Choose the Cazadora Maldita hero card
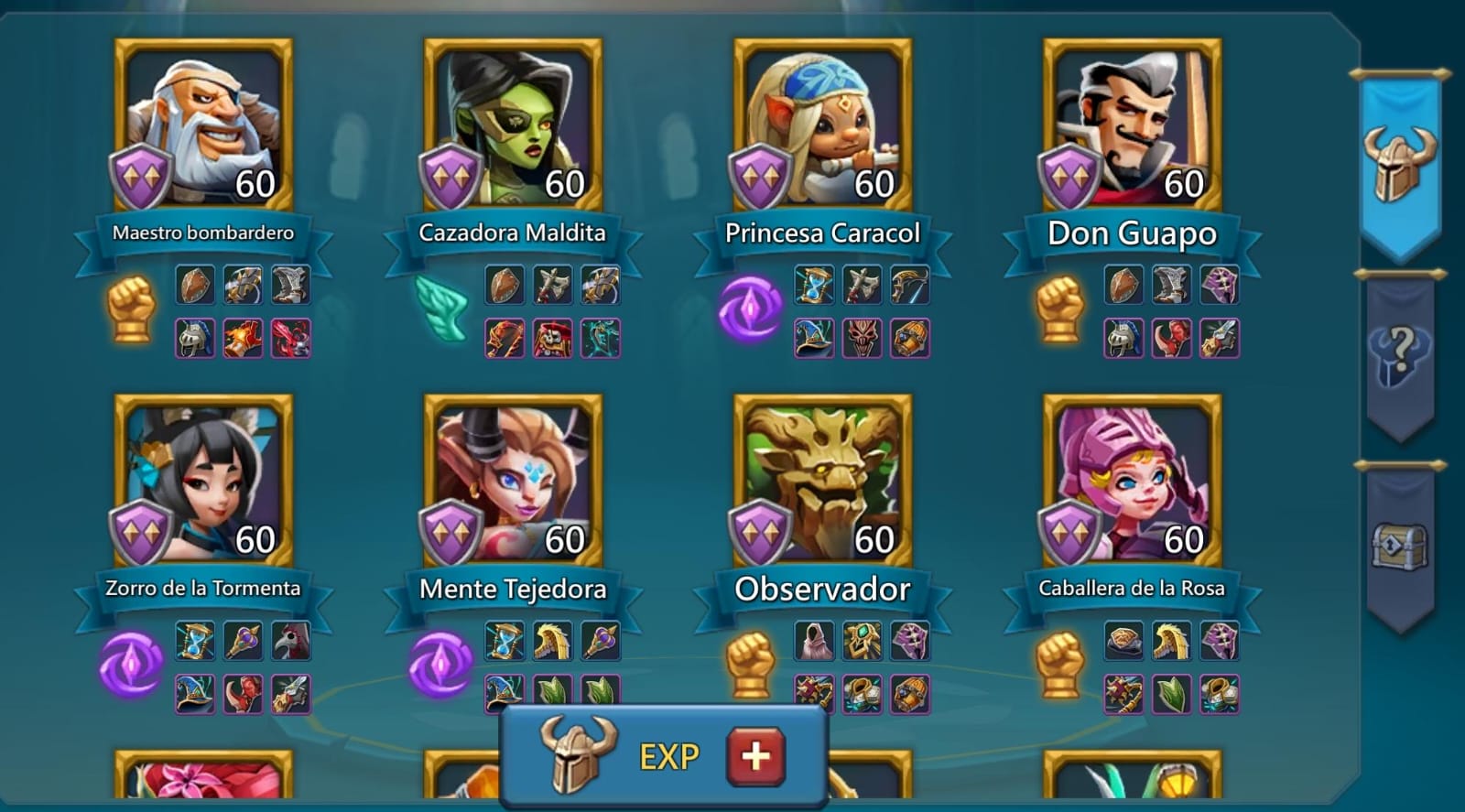Screen dimensions: 1465x812 click(513, 124)
